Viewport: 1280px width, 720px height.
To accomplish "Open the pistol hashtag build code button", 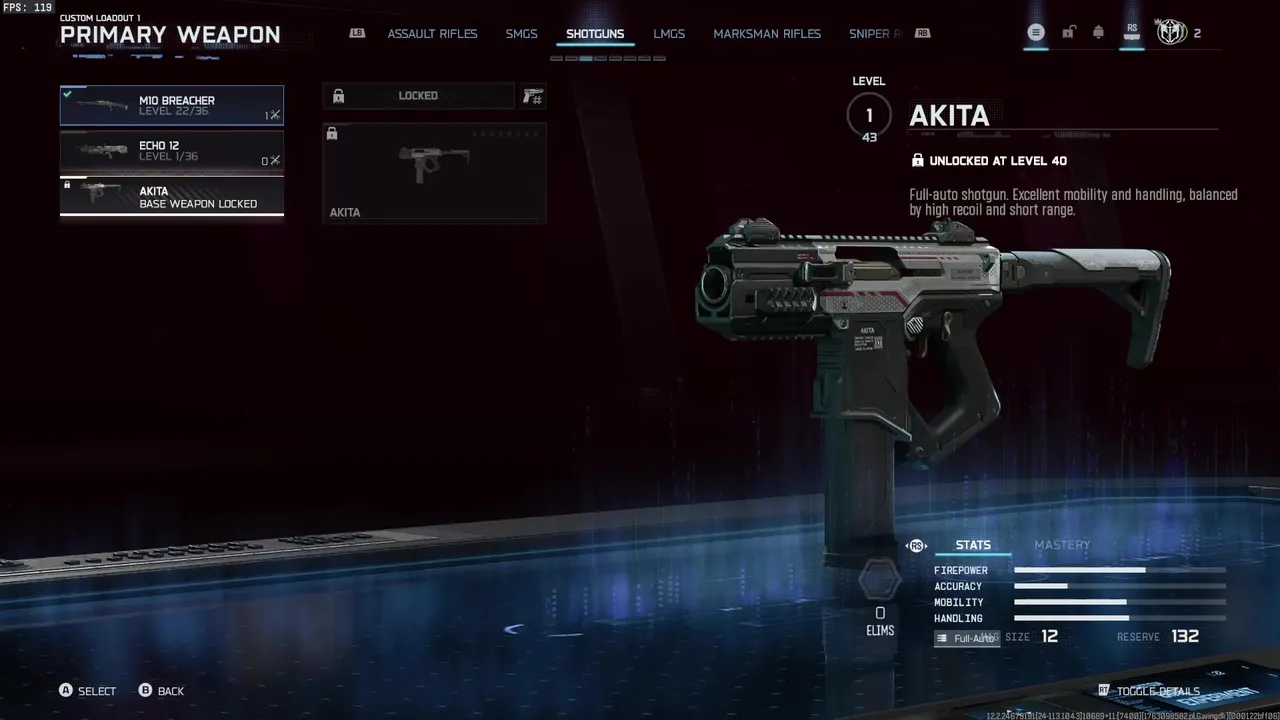I will [x=532, y=96].
